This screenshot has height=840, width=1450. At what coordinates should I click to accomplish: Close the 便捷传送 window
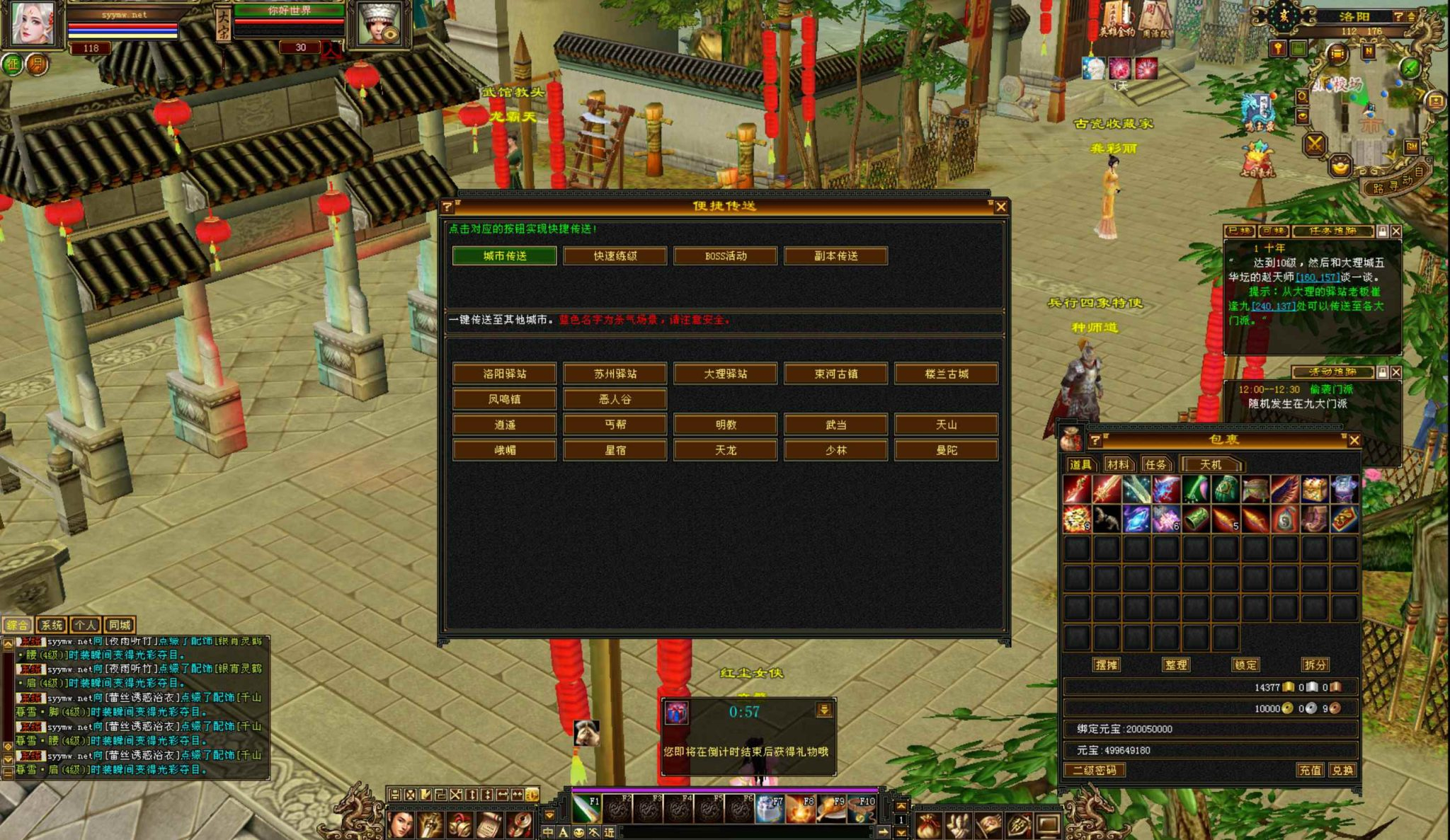click(x=1000, y=207)
